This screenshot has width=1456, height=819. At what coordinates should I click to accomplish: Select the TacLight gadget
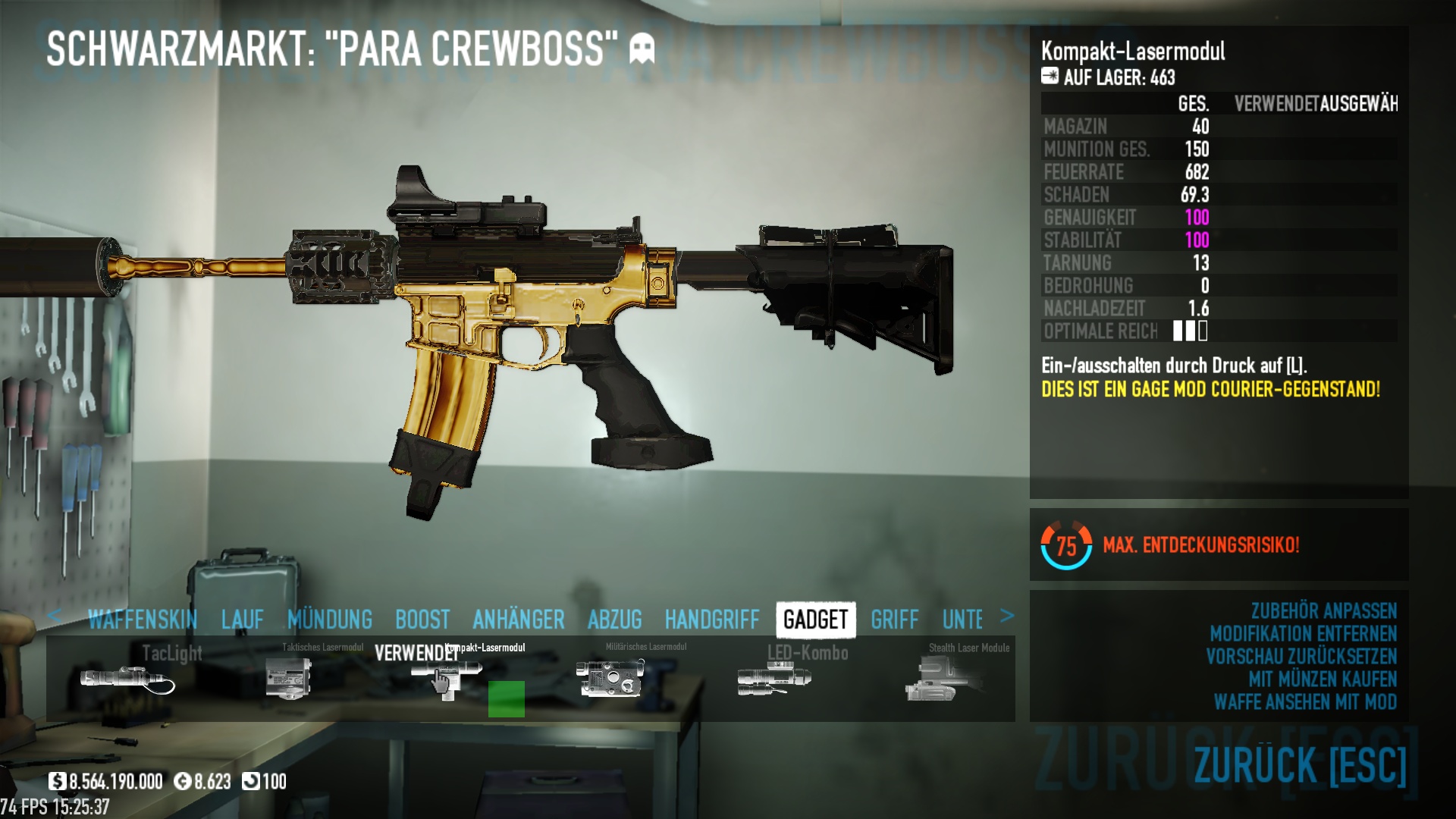127,677
